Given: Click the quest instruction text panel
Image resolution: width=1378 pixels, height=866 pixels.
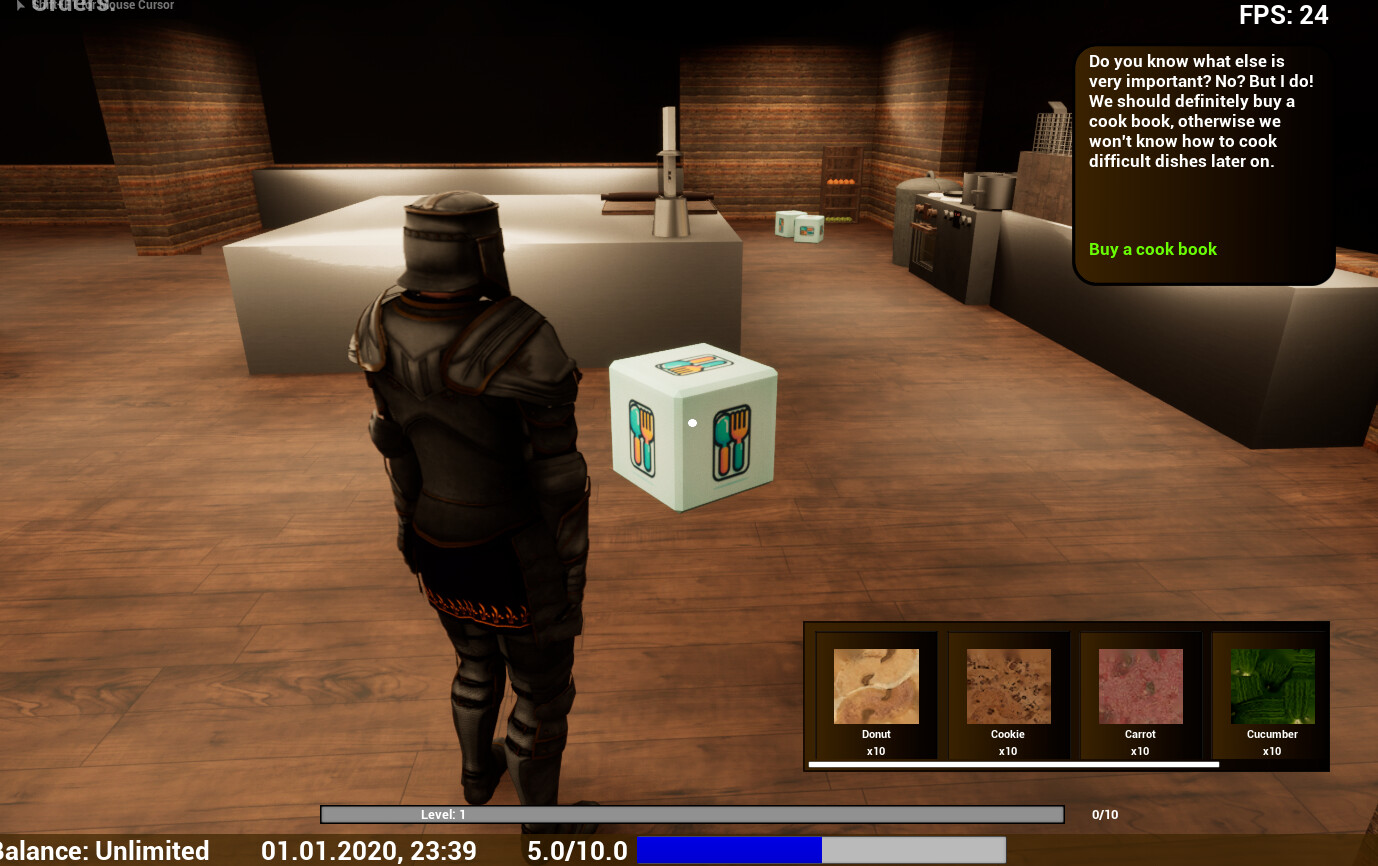Looking at the screenshot, I should [1203, 110].
